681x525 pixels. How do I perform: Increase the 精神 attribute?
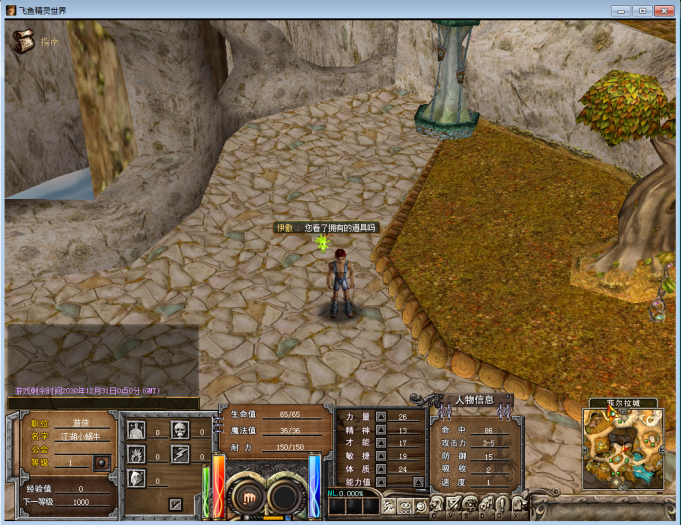[381, 430]
